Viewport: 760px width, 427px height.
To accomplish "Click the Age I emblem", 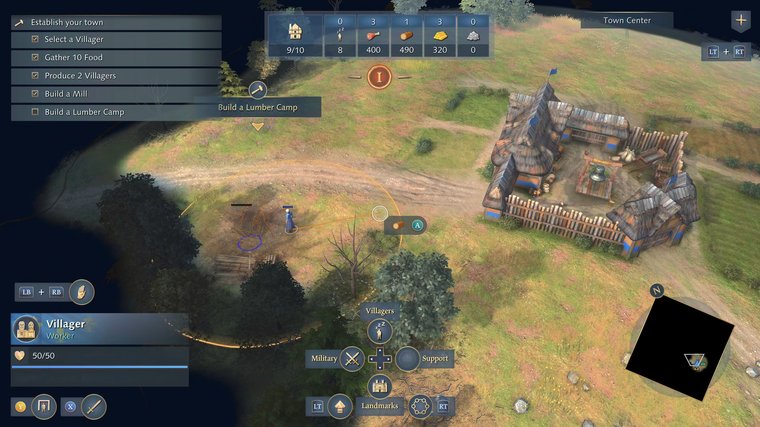I will 379,76.
